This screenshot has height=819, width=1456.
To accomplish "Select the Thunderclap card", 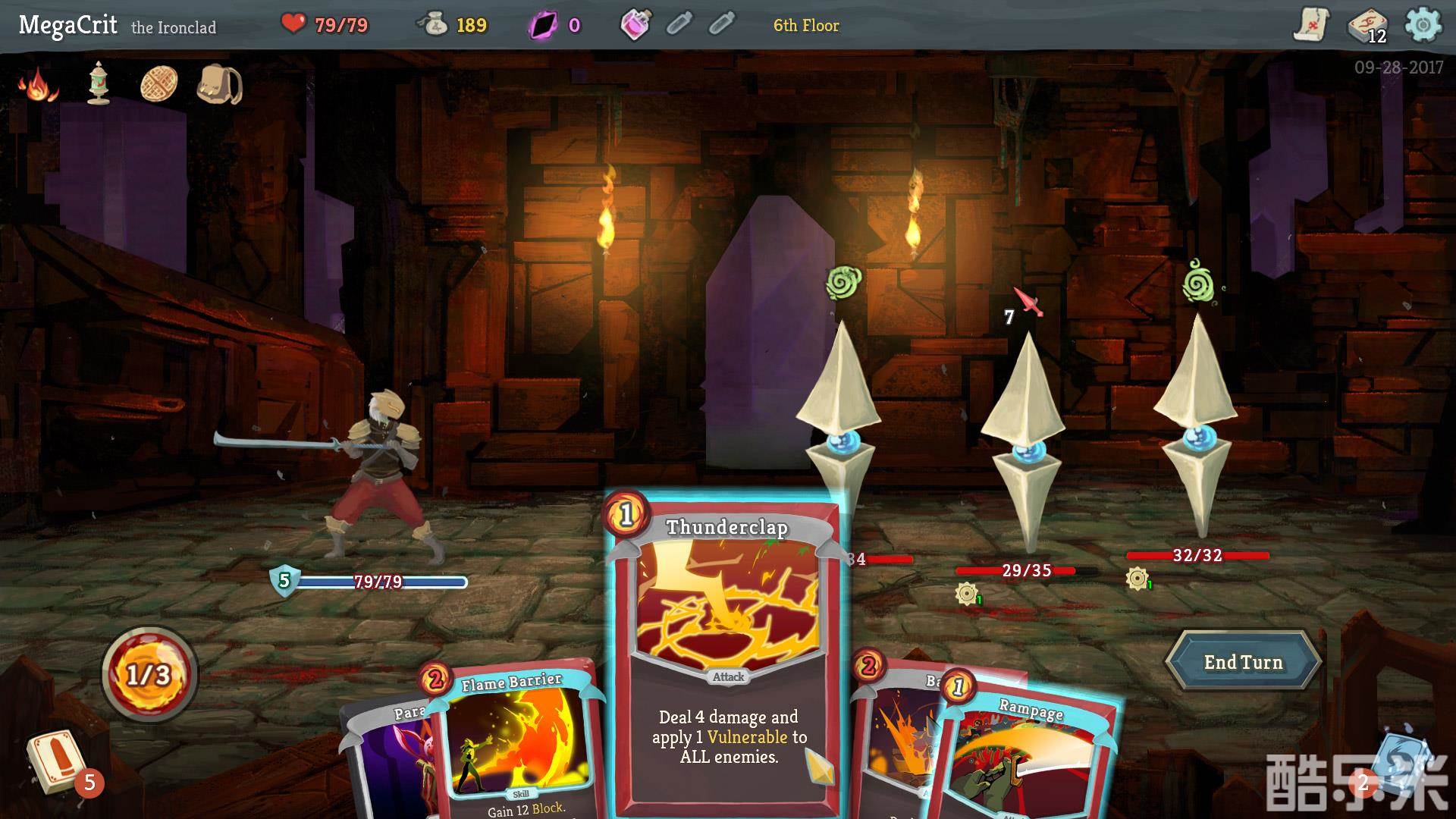I will 727,652.
